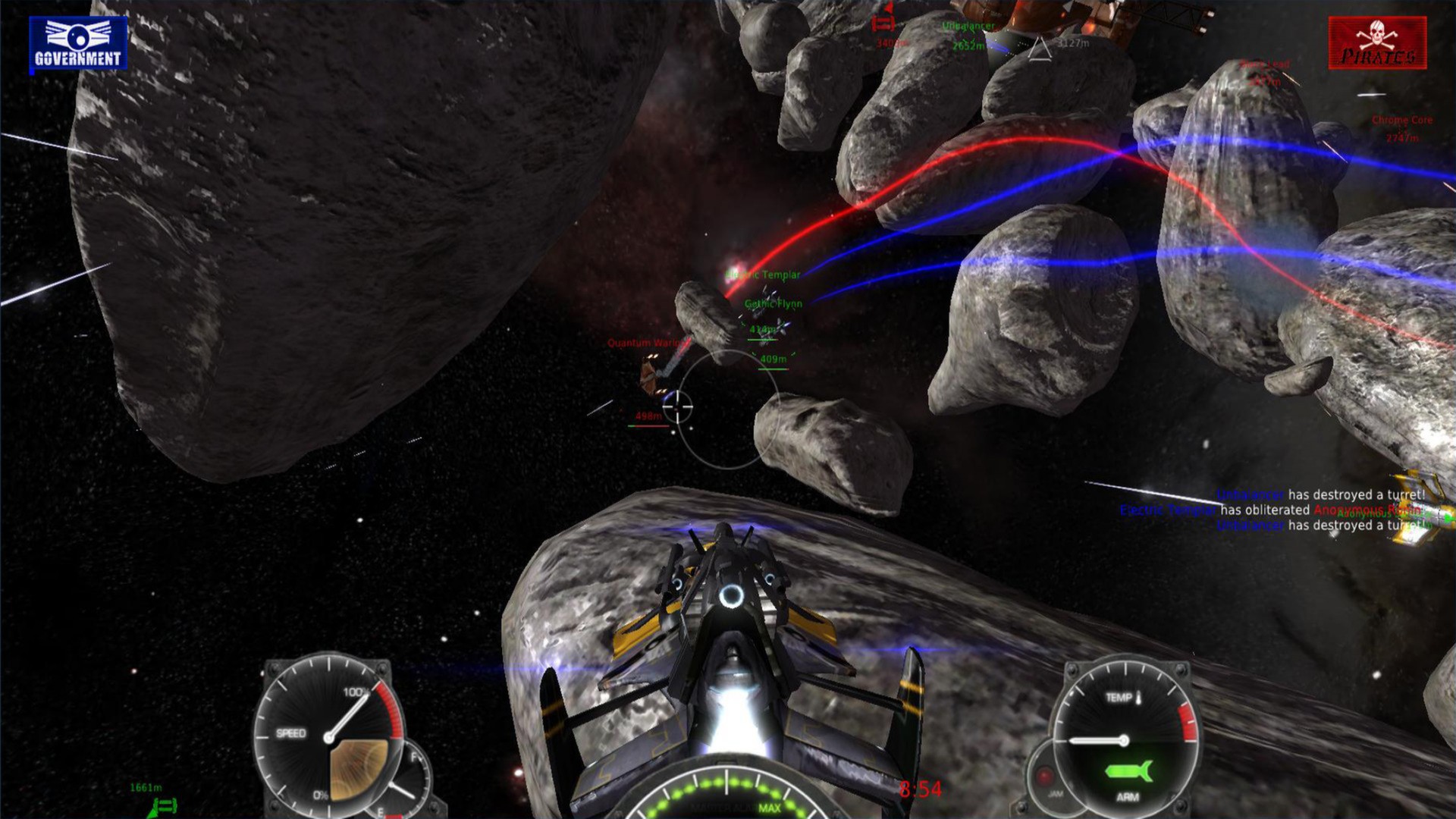The image size is (1456, 819).
Task: Click the green ship icon beside 1661m
Action: coord(165,805)
